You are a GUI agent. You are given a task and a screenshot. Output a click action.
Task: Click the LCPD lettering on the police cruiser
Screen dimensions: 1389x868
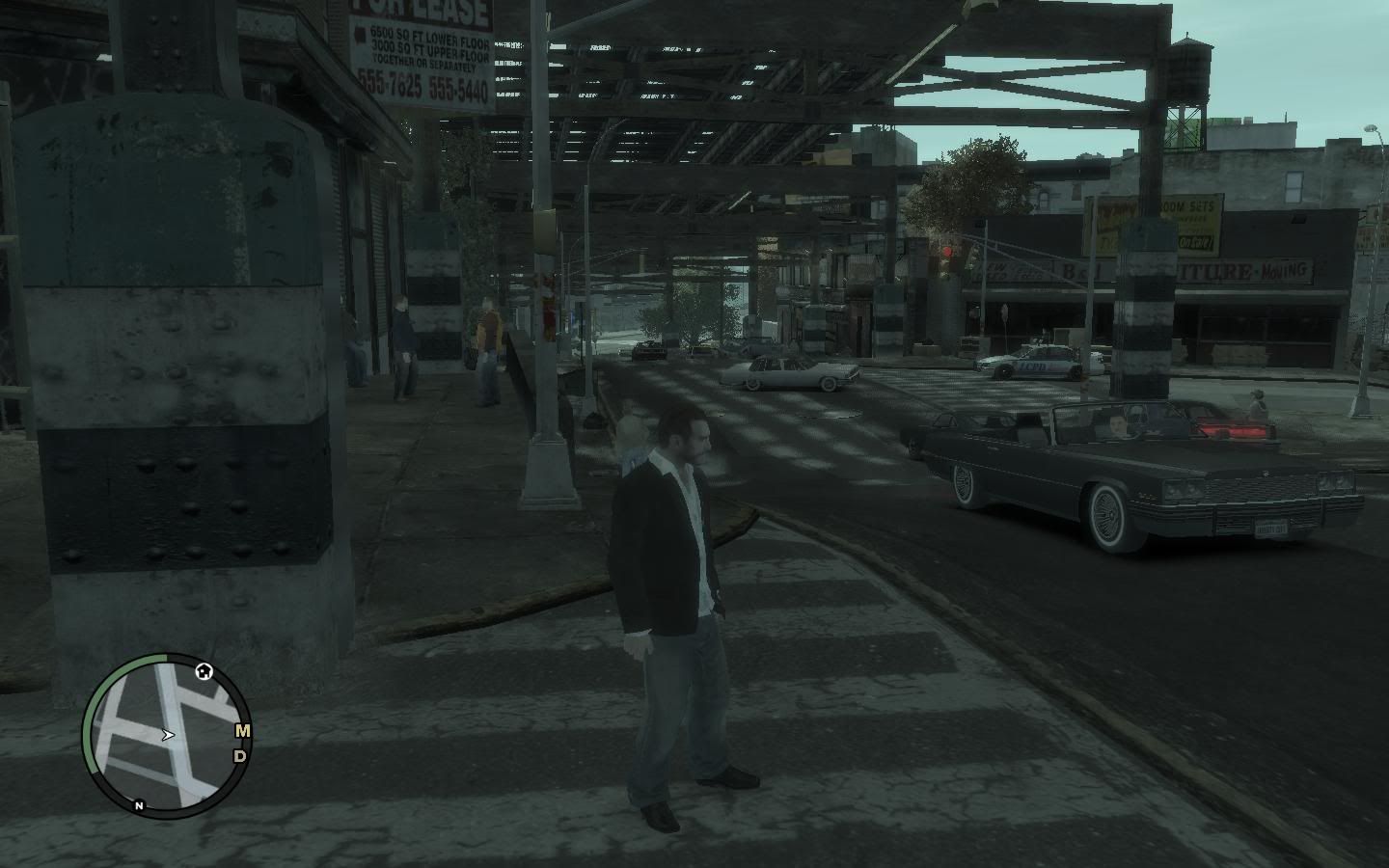point(1033,366)
